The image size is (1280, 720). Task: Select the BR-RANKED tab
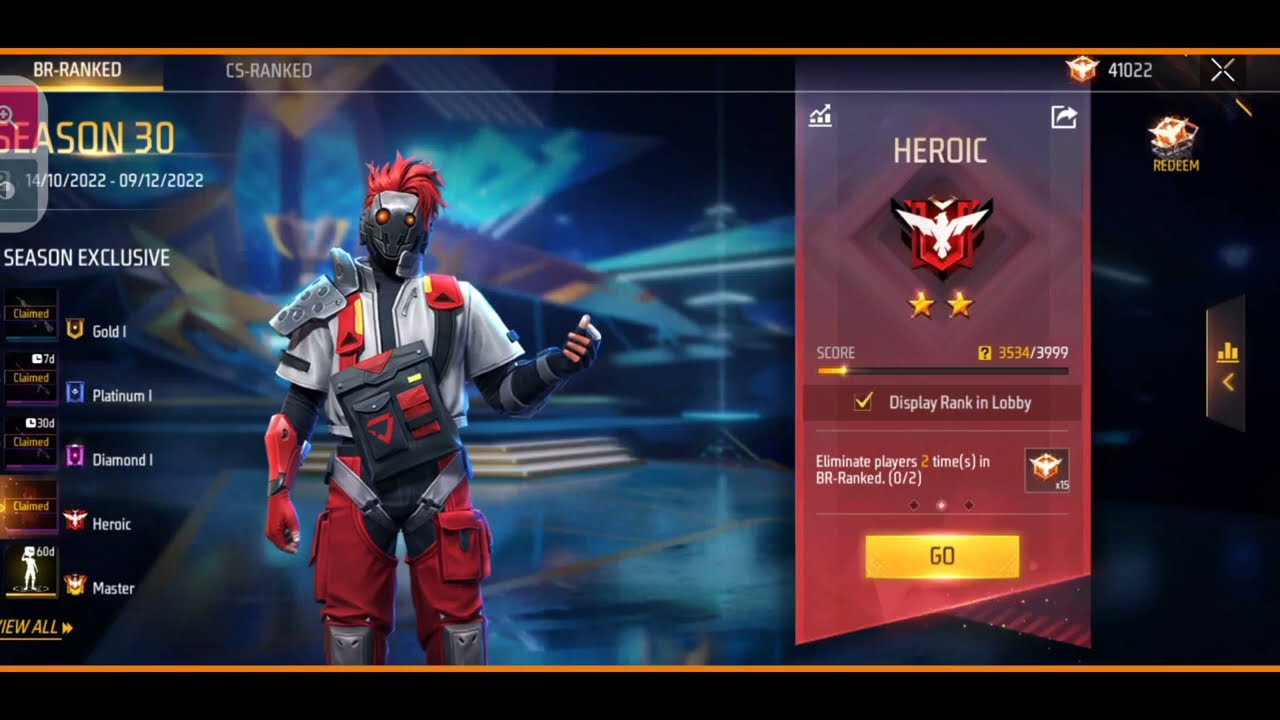pos(75,70)
